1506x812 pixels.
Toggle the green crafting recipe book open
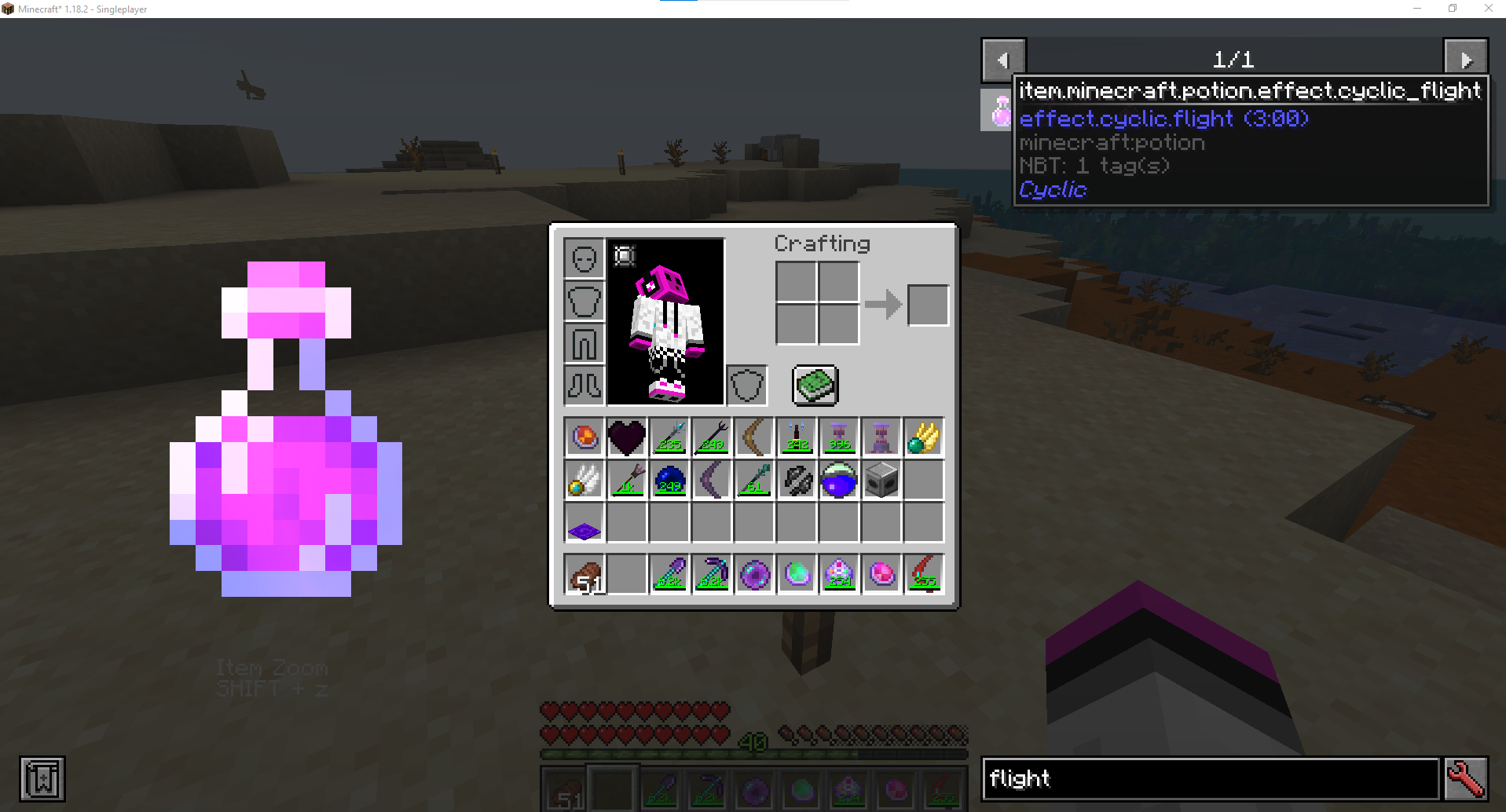(814, 384)
